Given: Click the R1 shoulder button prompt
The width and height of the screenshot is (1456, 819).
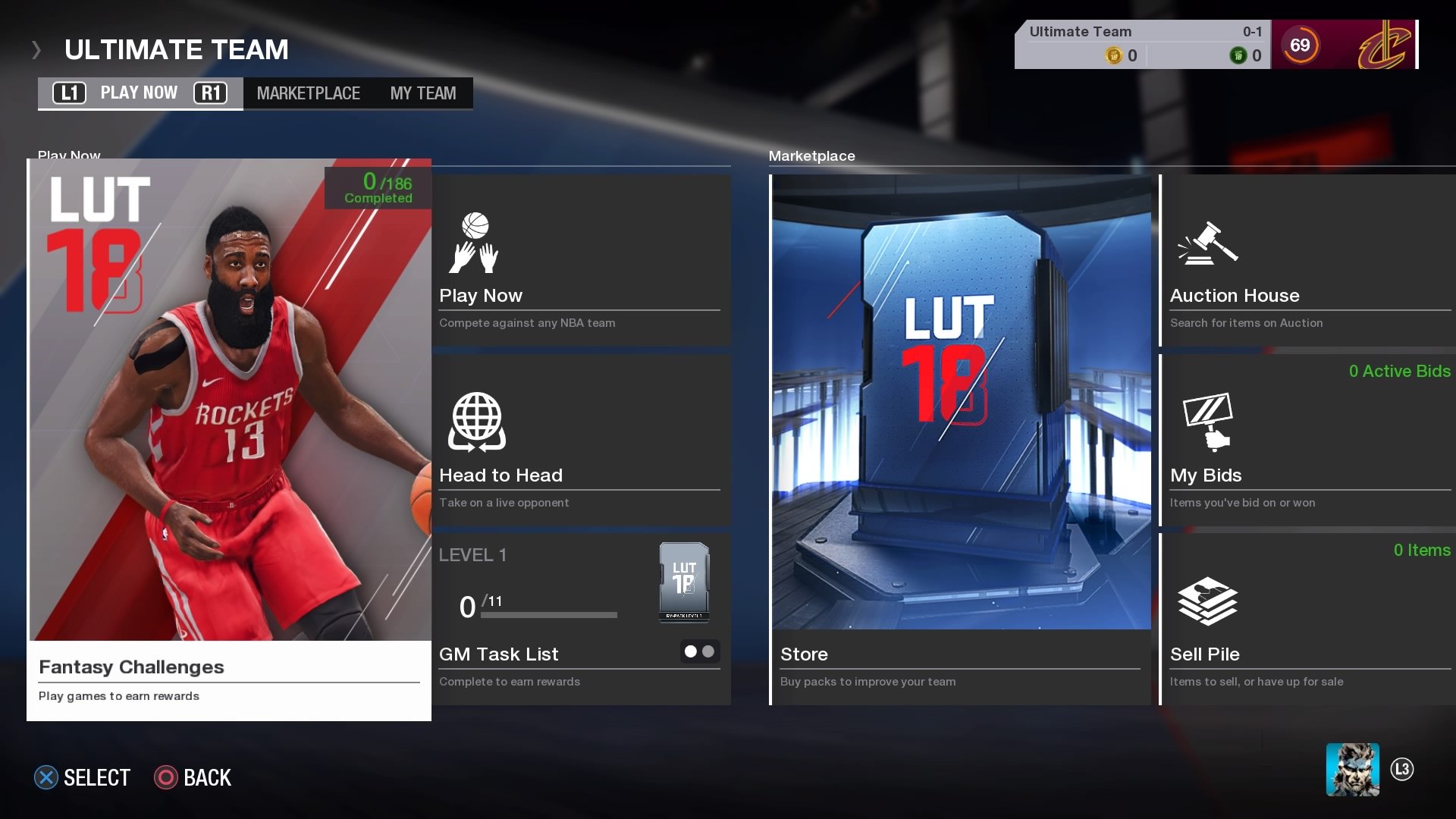Looking at the screenshot, I should 212,93.
